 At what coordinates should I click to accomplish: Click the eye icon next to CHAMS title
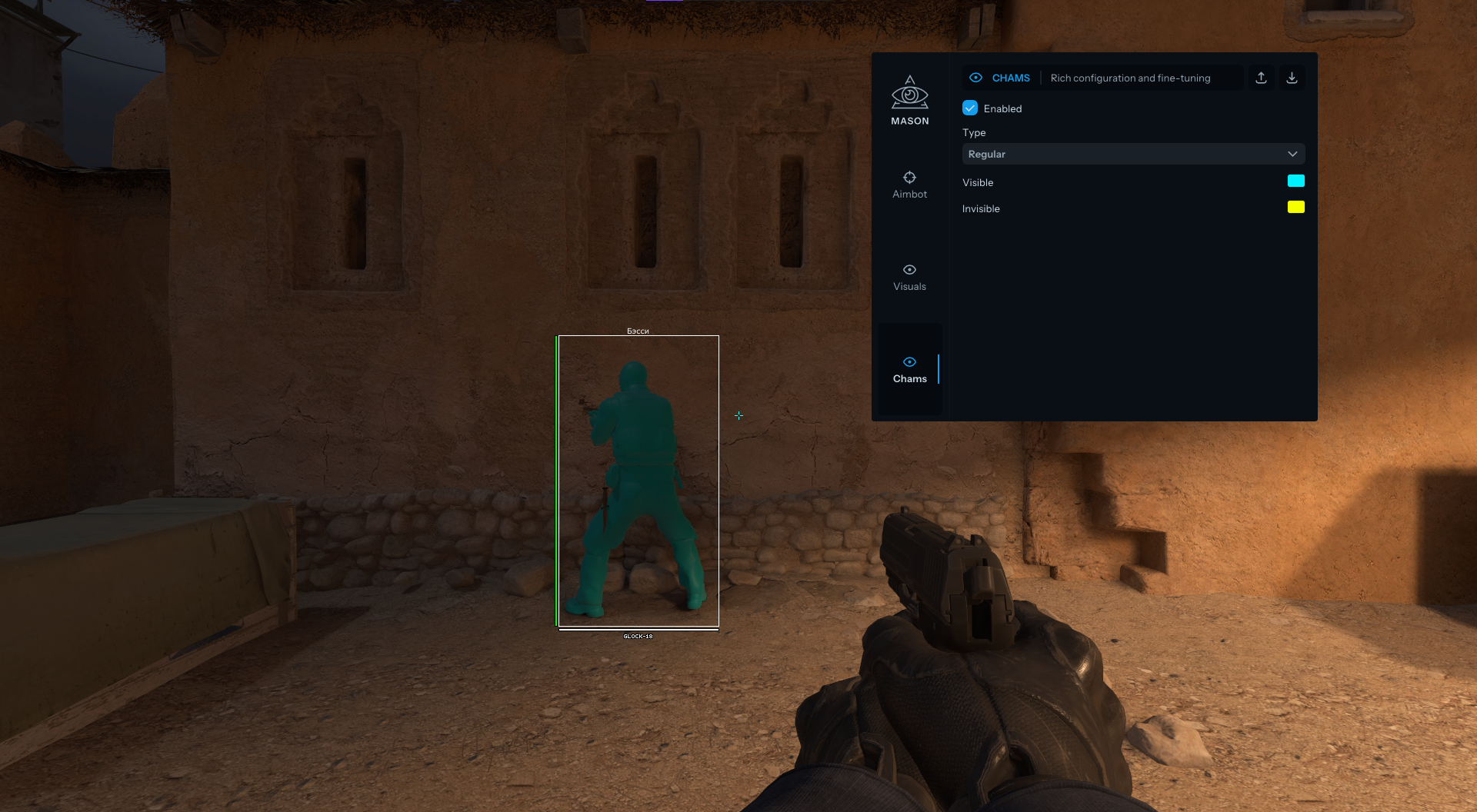(x=976, y=77)
